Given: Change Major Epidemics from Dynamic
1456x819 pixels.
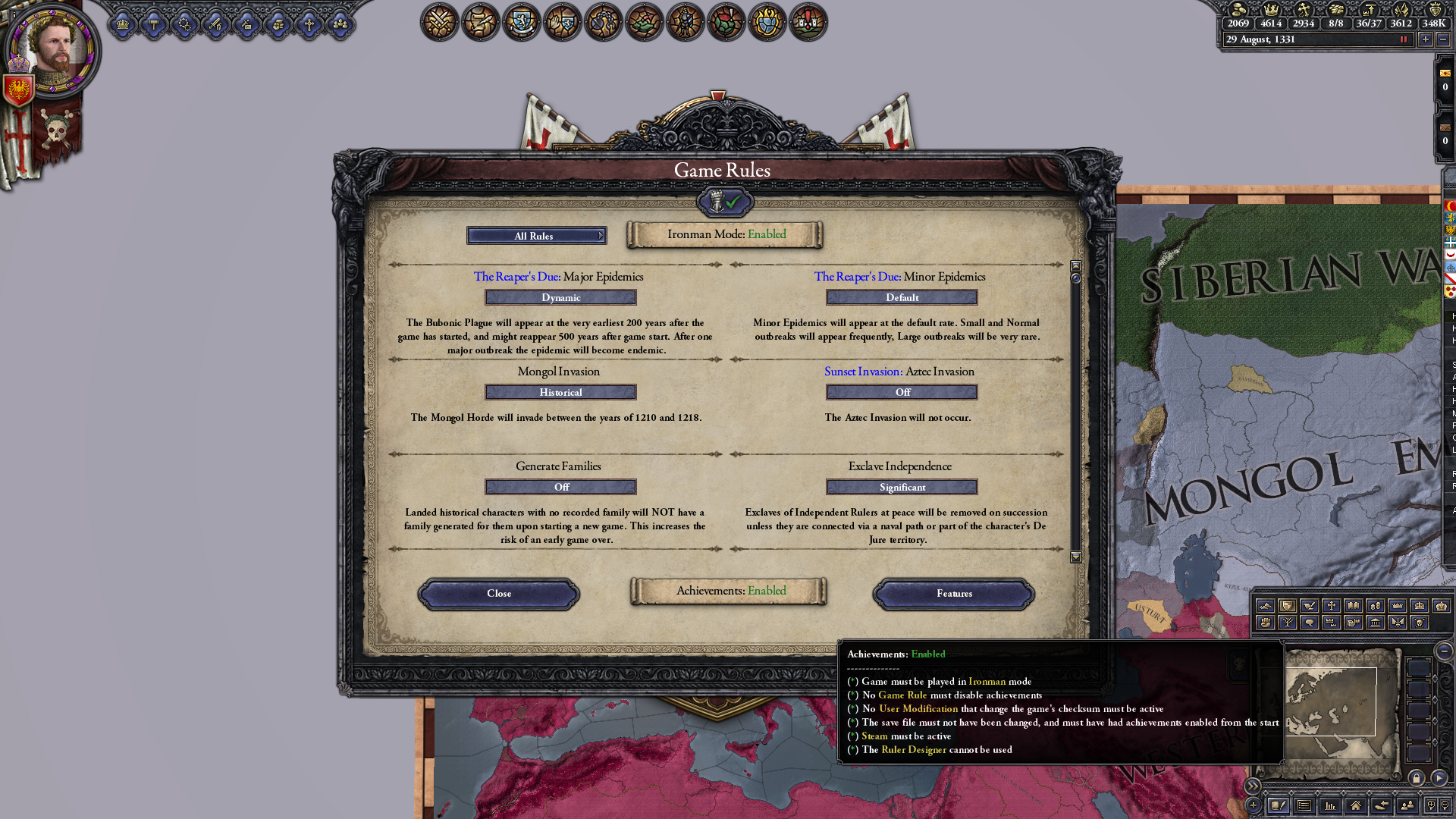Looking at the screenshot, I should pyautogui.click(x=560, y=297).
